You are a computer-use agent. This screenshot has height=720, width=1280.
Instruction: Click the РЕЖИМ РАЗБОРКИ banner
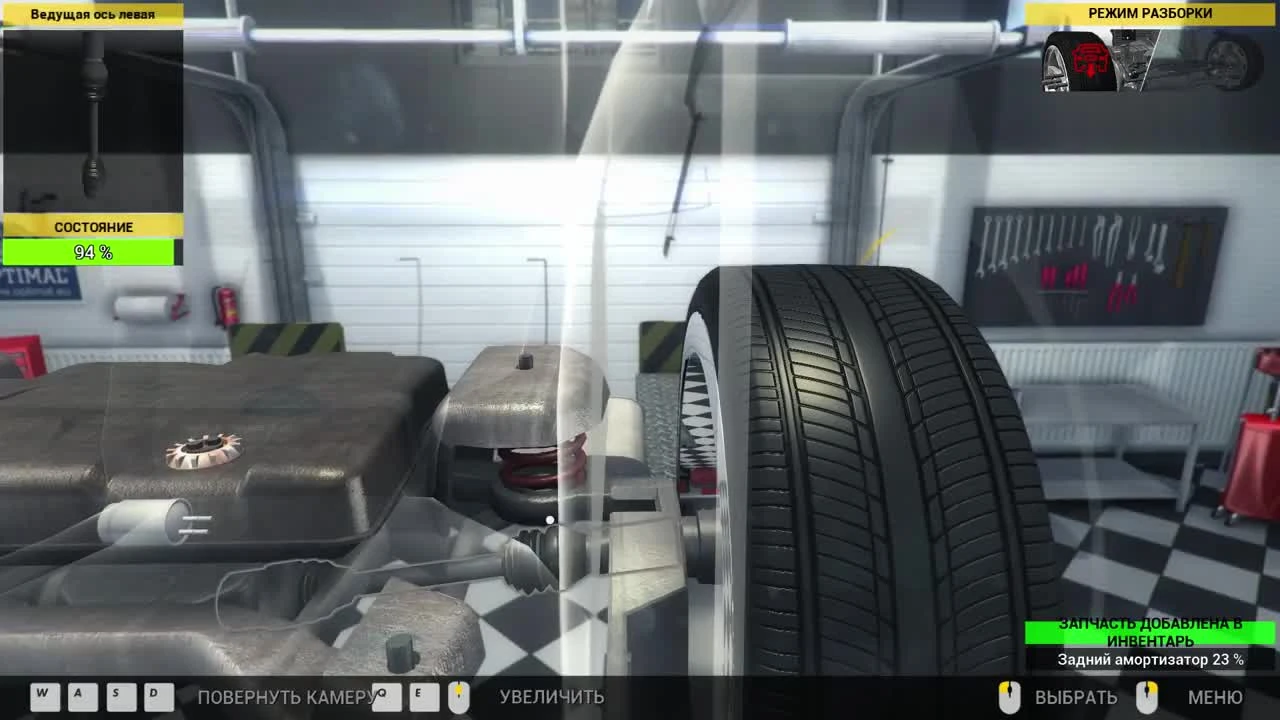pos(1150,14)
